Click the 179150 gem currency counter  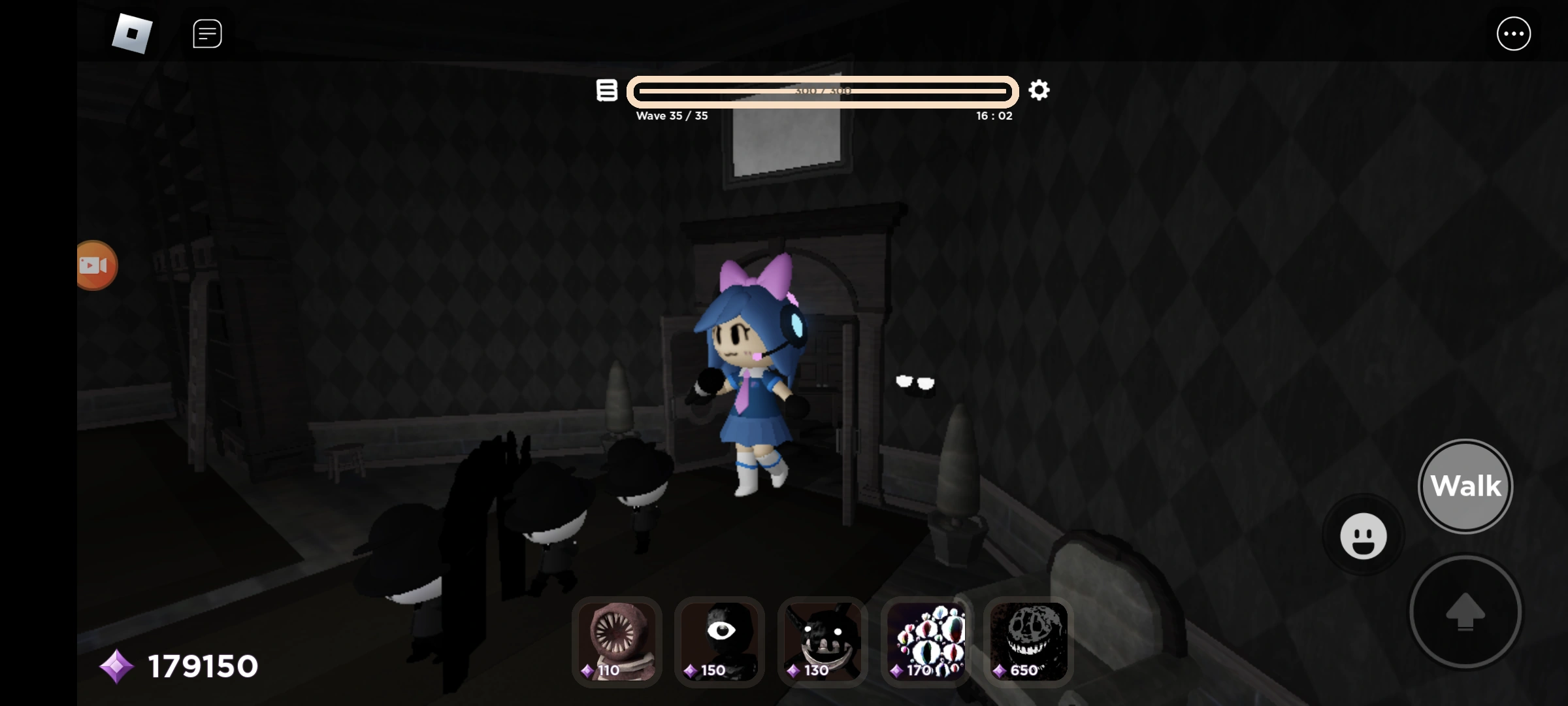[201, 666]
